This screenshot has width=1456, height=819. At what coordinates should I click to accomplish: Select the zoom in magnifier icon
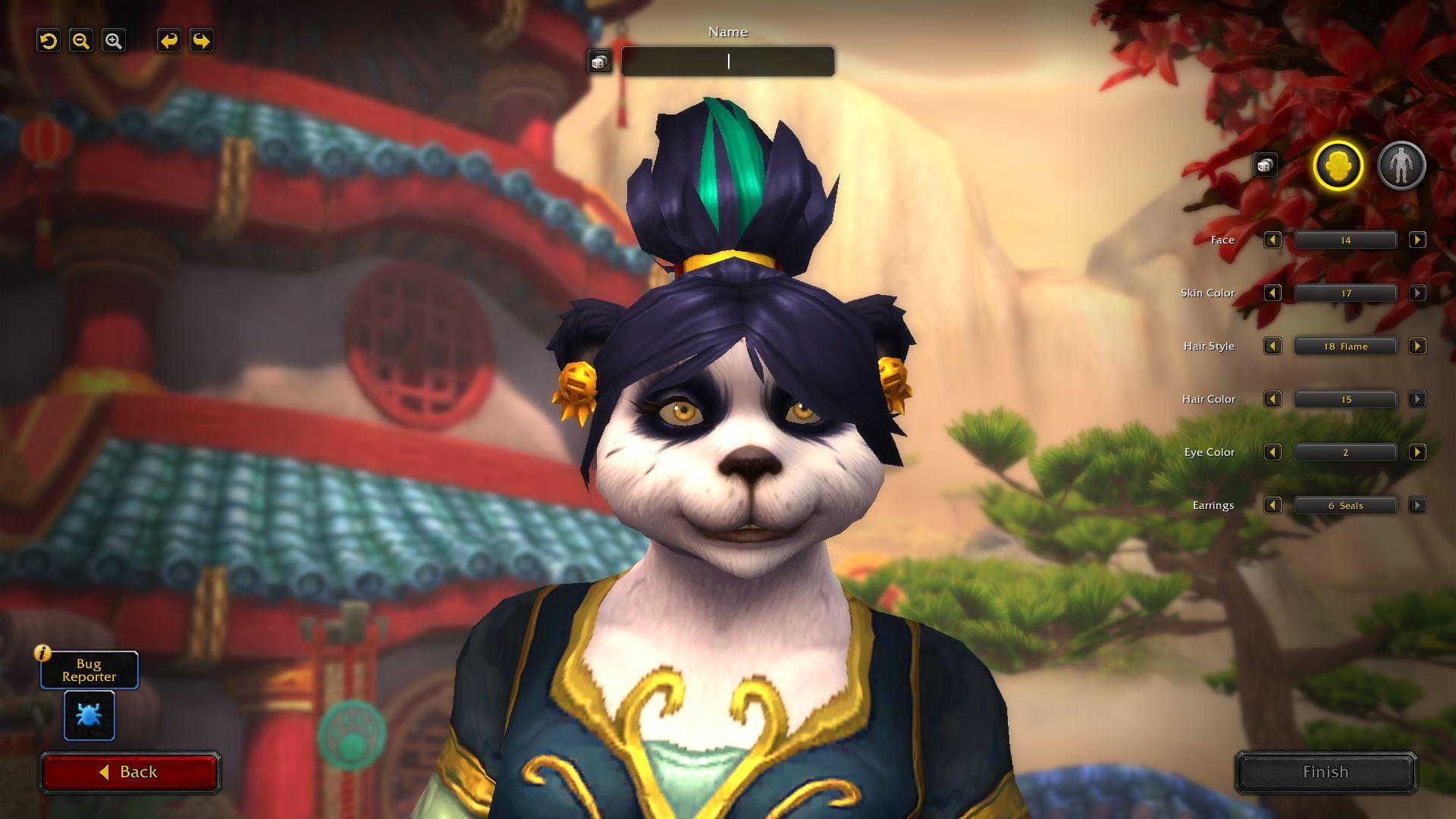[114, 40]
